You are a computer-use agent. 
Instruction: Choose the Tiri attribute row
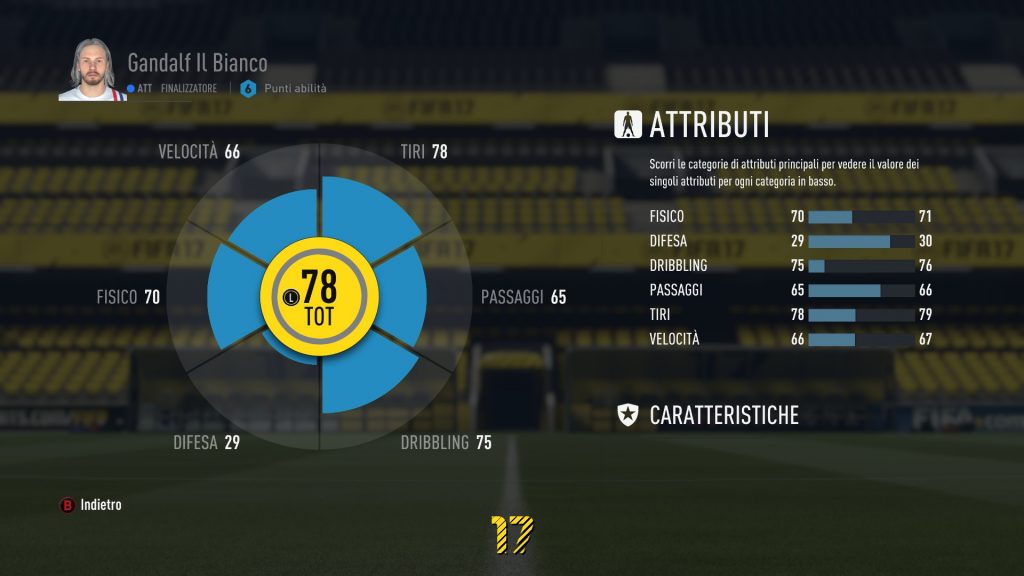point(790,315)
